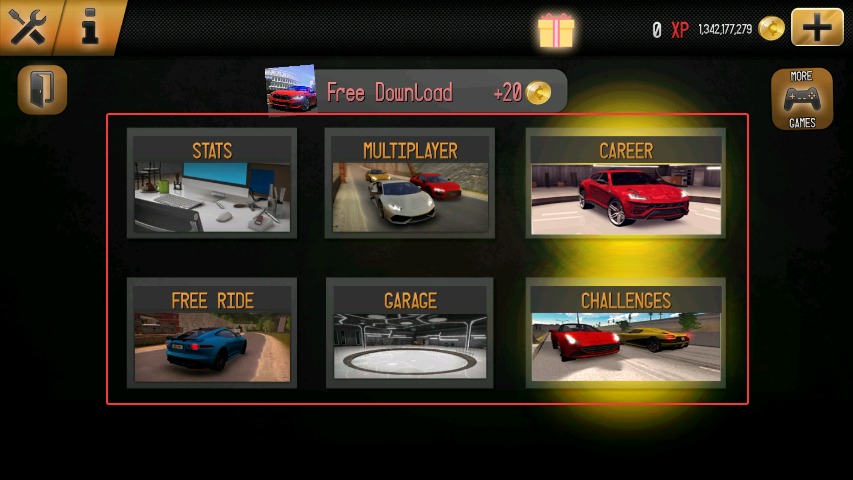The width and height of the screenshot is (853, 480).
Task: Show the info panel
Action: click(x=91, y=27)
